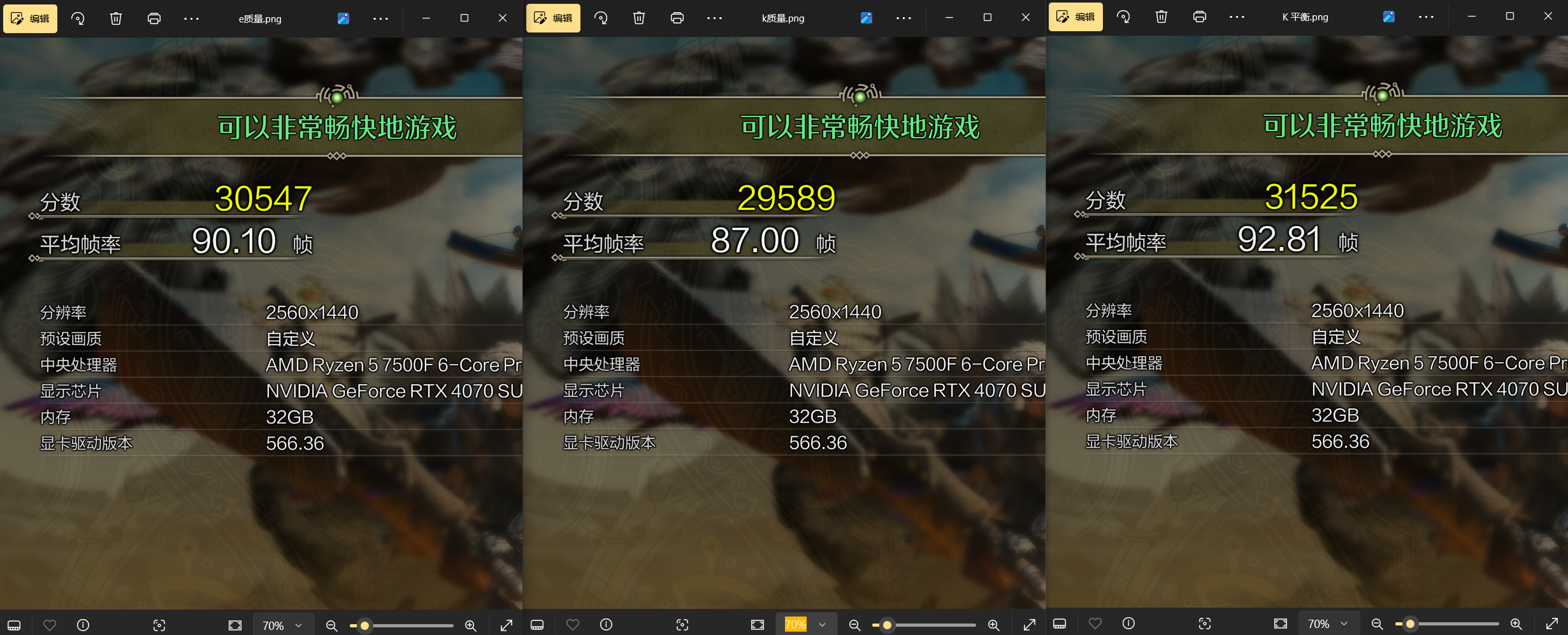1568x635 pixels.
Task: Adjust the zoom slider in the k质量.png window
Action: [x=888, y=625]
